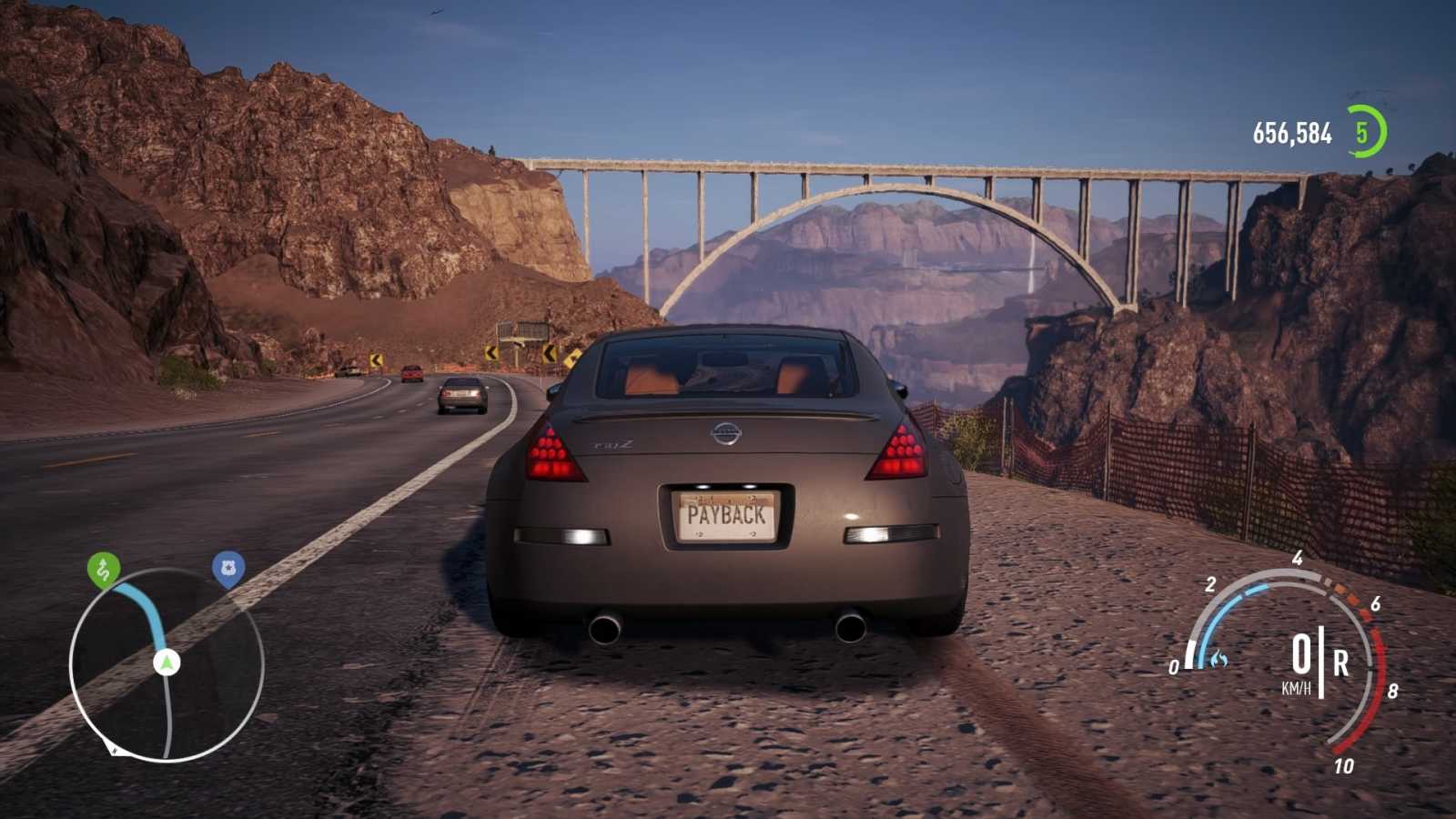
Task: Select the green drift event marker on minimap
Action: click(103, 569)
